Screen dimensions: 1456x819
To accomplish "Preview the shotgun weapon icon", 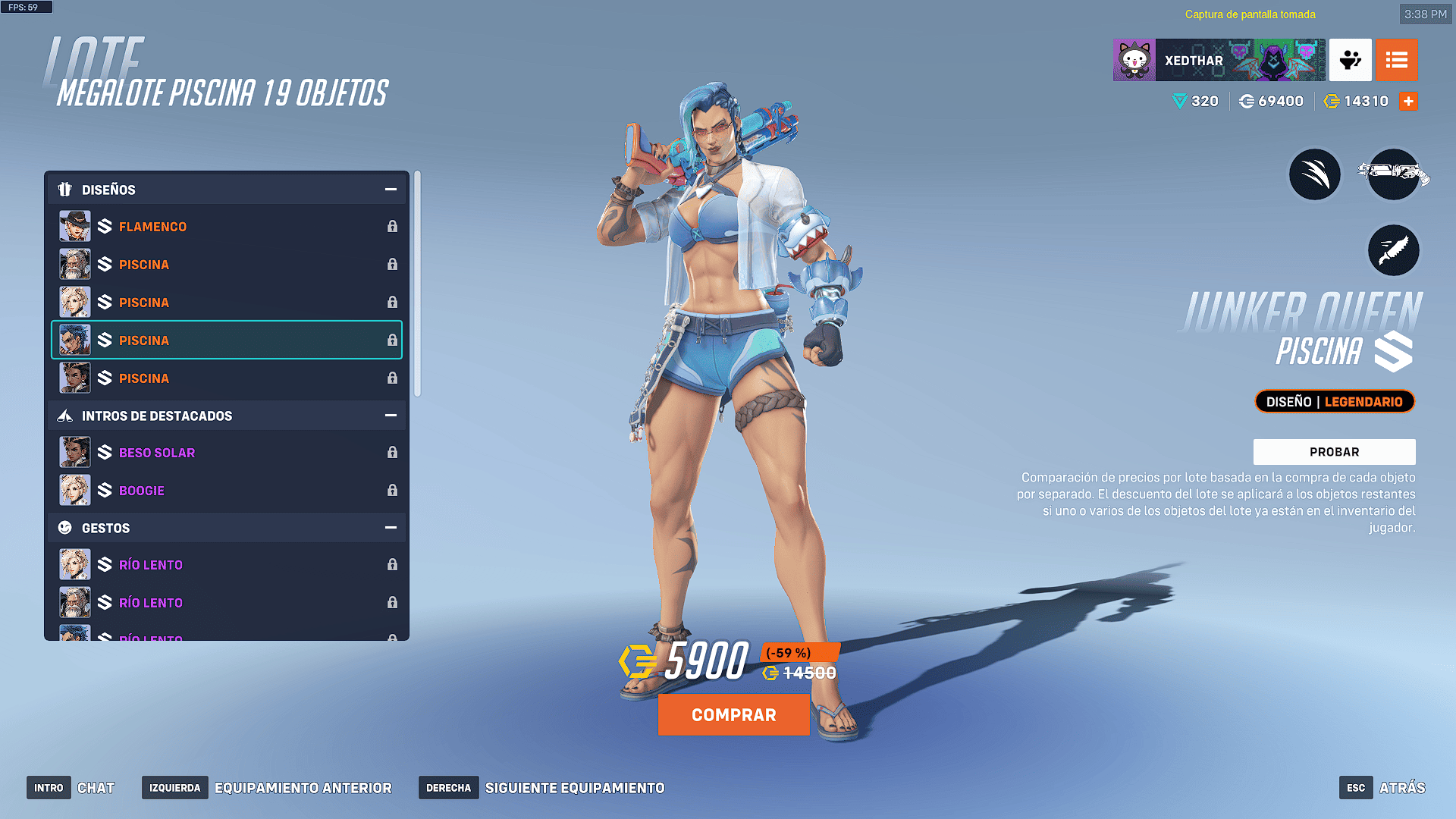I will (x=1393, y=175).
